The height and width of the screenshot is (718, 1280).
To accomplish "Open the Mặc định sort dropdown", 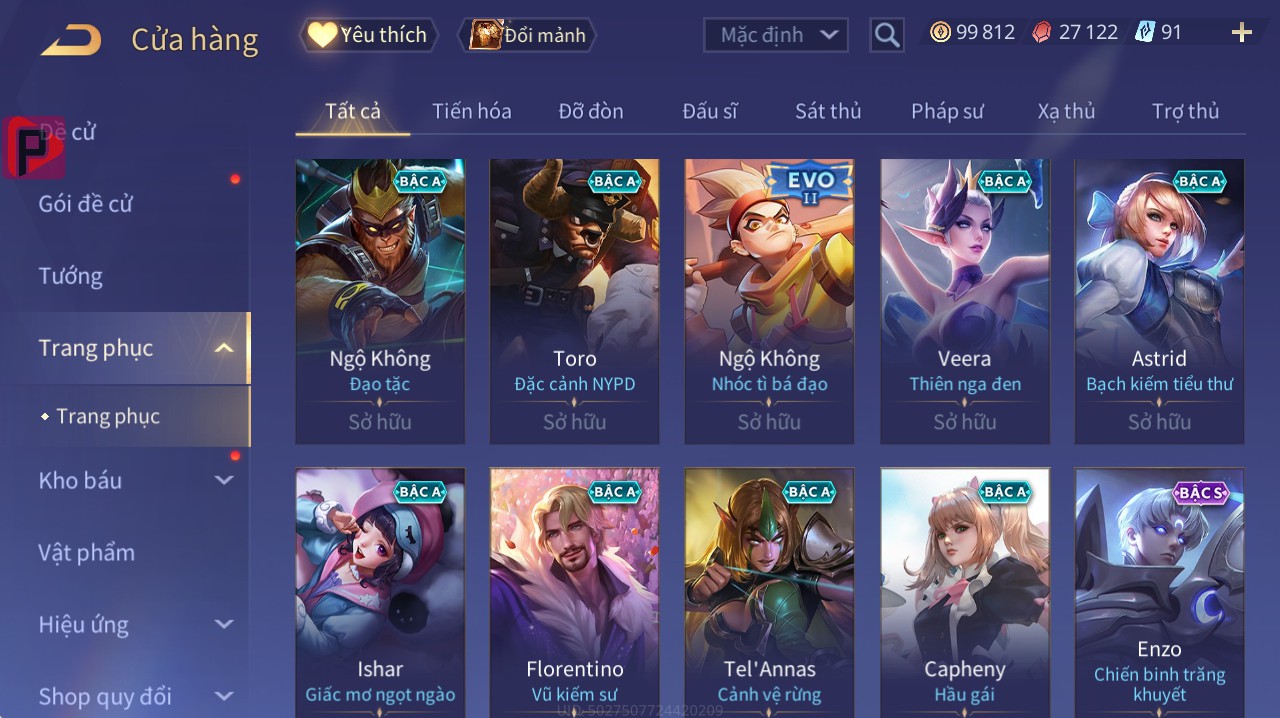I will [x=777, y=35].
